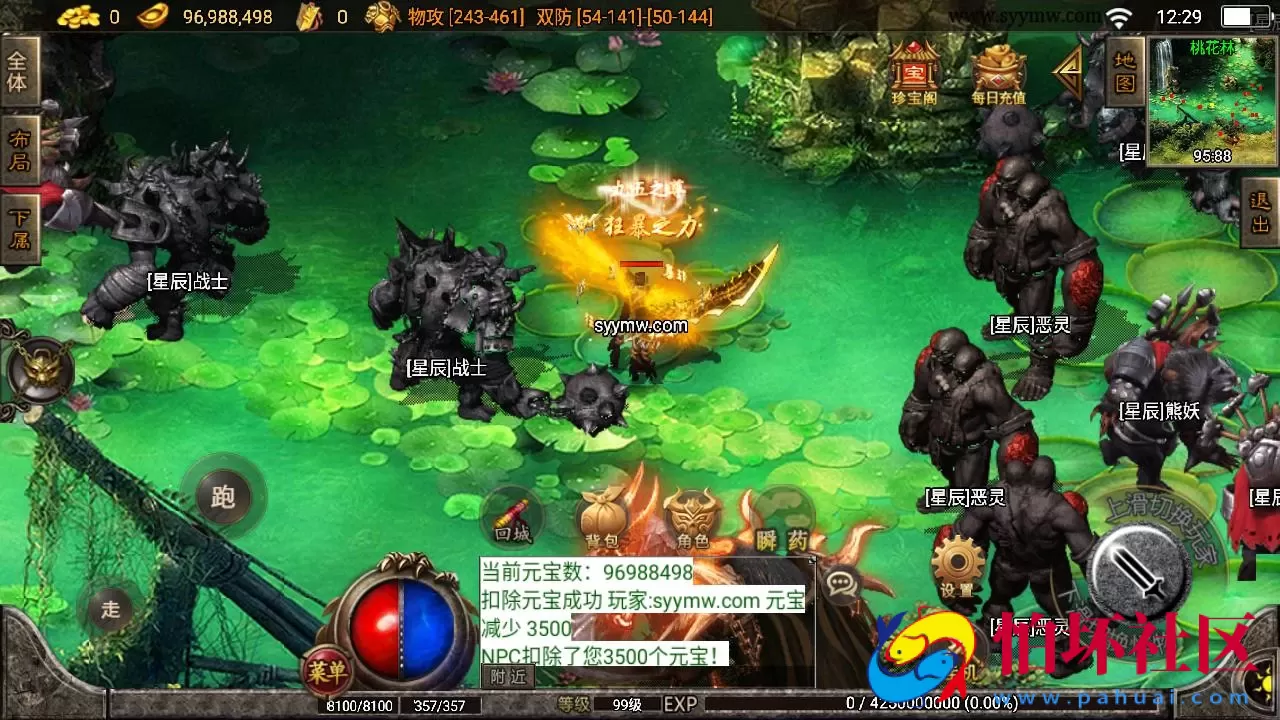
Task: Tap the 回城 return-to-town scroll icon
Action: point(512,518)
